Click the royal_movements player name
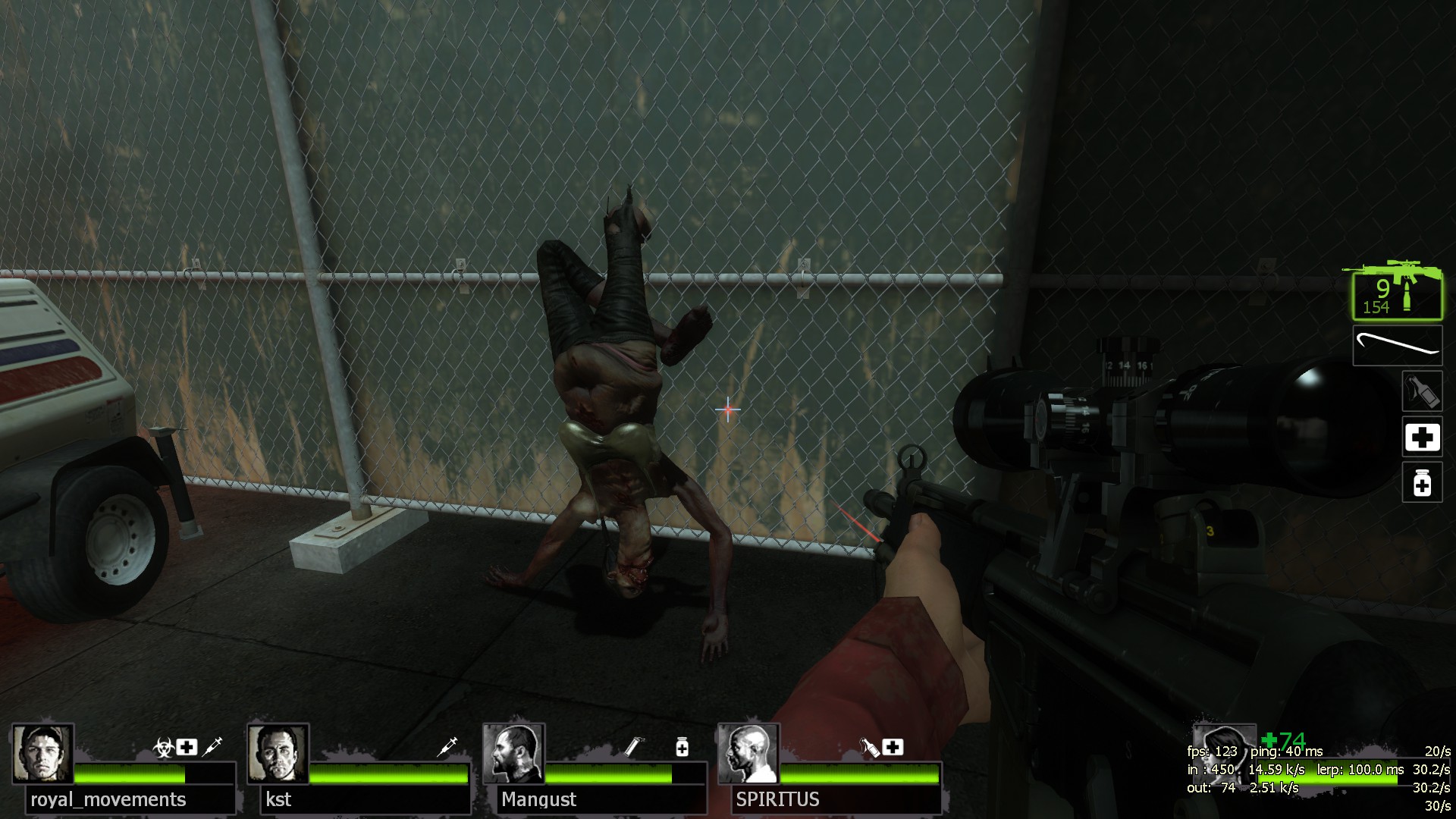The image size is (1456, 819). click(x=108, y=799)
